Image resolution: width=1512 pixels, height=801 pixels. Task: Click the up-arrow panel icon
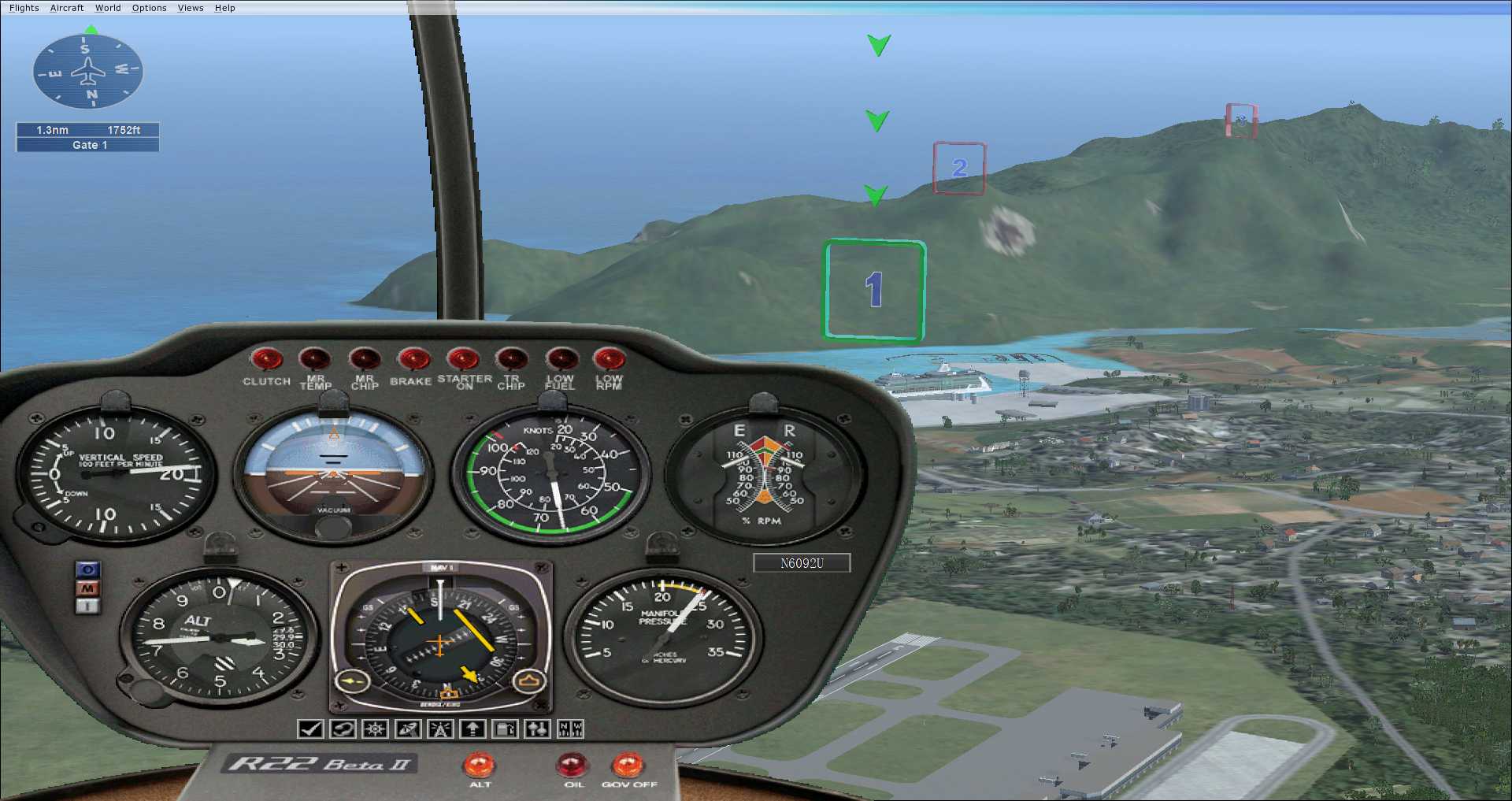[472, 729]
